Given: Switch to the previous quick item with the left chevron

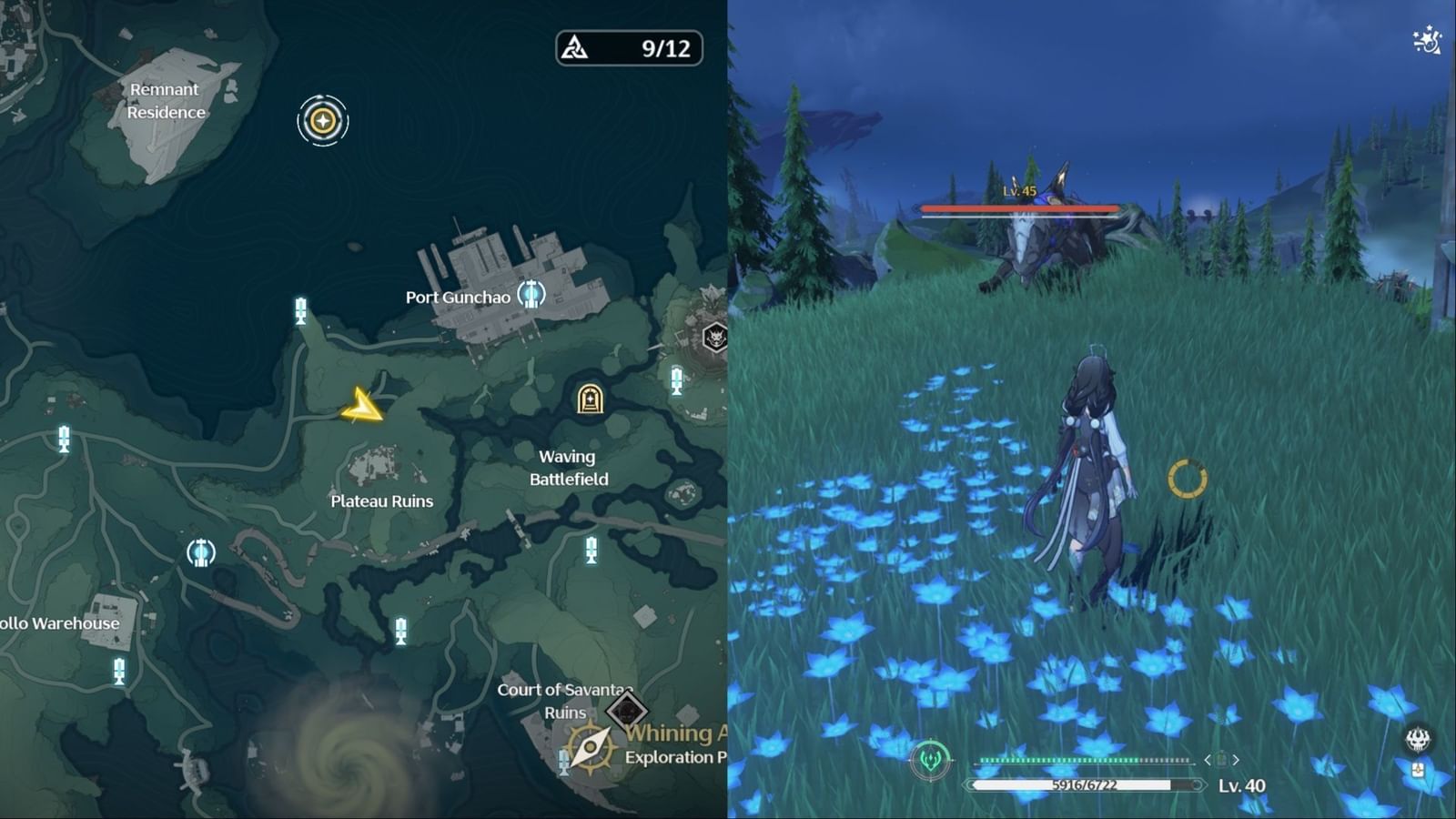Looking at the screenshot, I should click(x=1208, y=760).
